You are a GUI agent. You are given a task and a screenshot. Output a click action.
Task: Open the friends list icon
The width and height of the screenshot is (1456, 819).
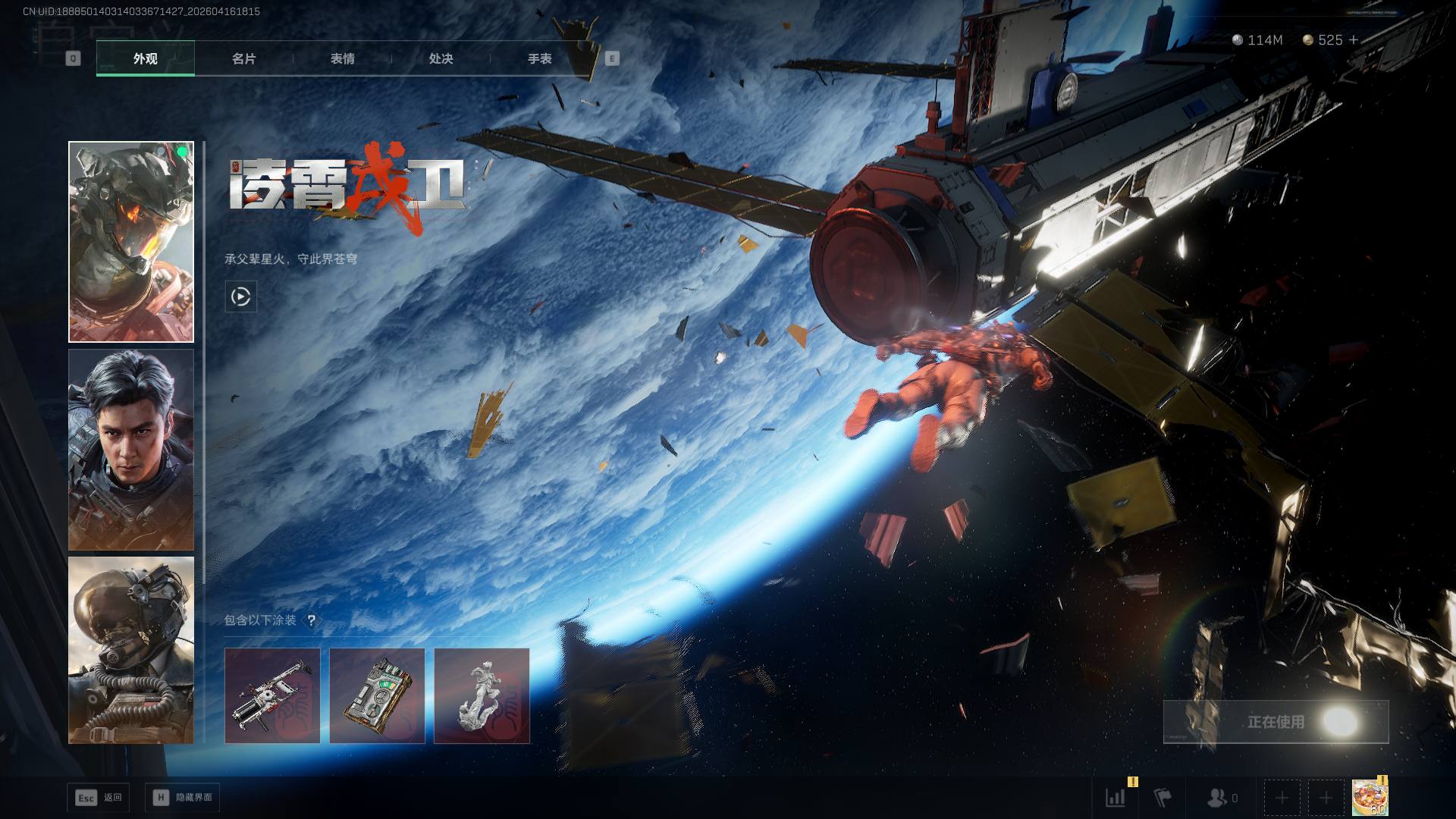click(x=1218, y=798)
